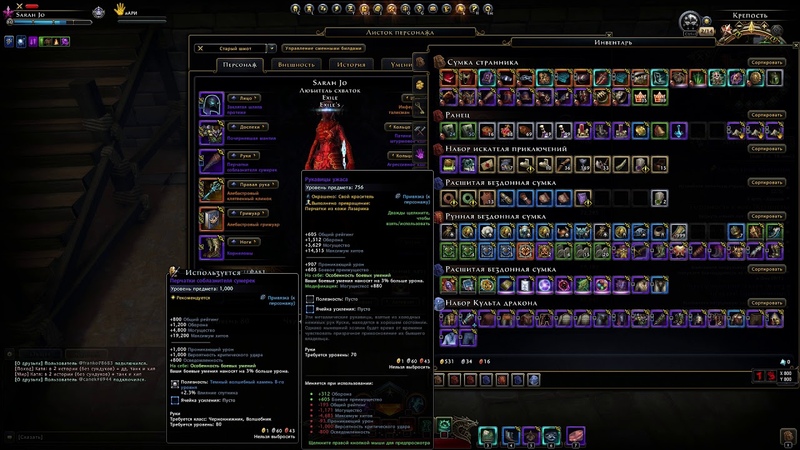
Task: Select the Правая рука weapon slot
Action: point(212,190)
